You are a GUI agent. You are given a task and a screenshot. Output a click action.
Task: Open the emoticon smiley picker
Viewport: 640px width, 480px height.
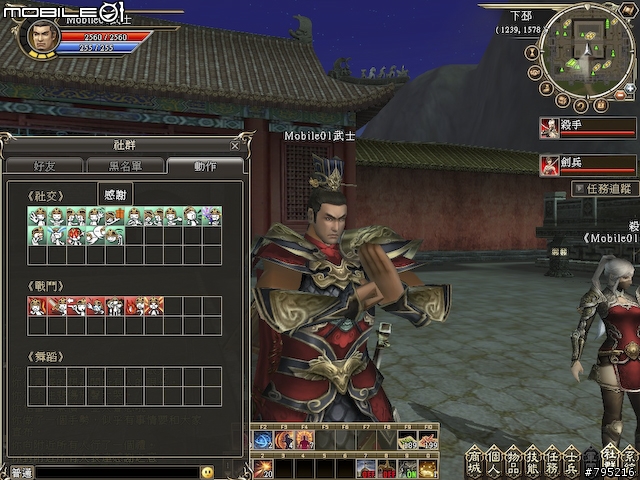[x=207, y=472]
